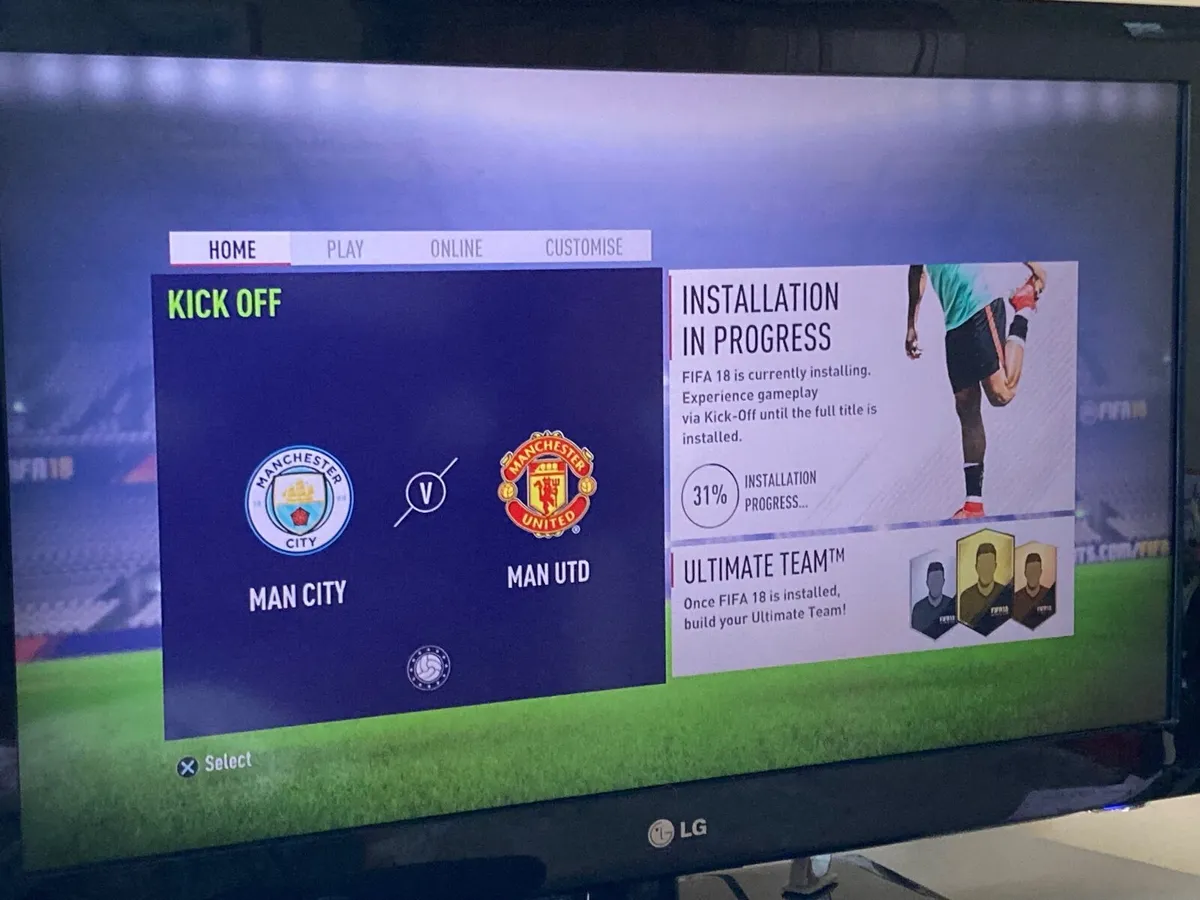This screenshot has width=1200, height=900.
Task: Go to the CUSTOMISE tab
Action: tap(584, 247)
